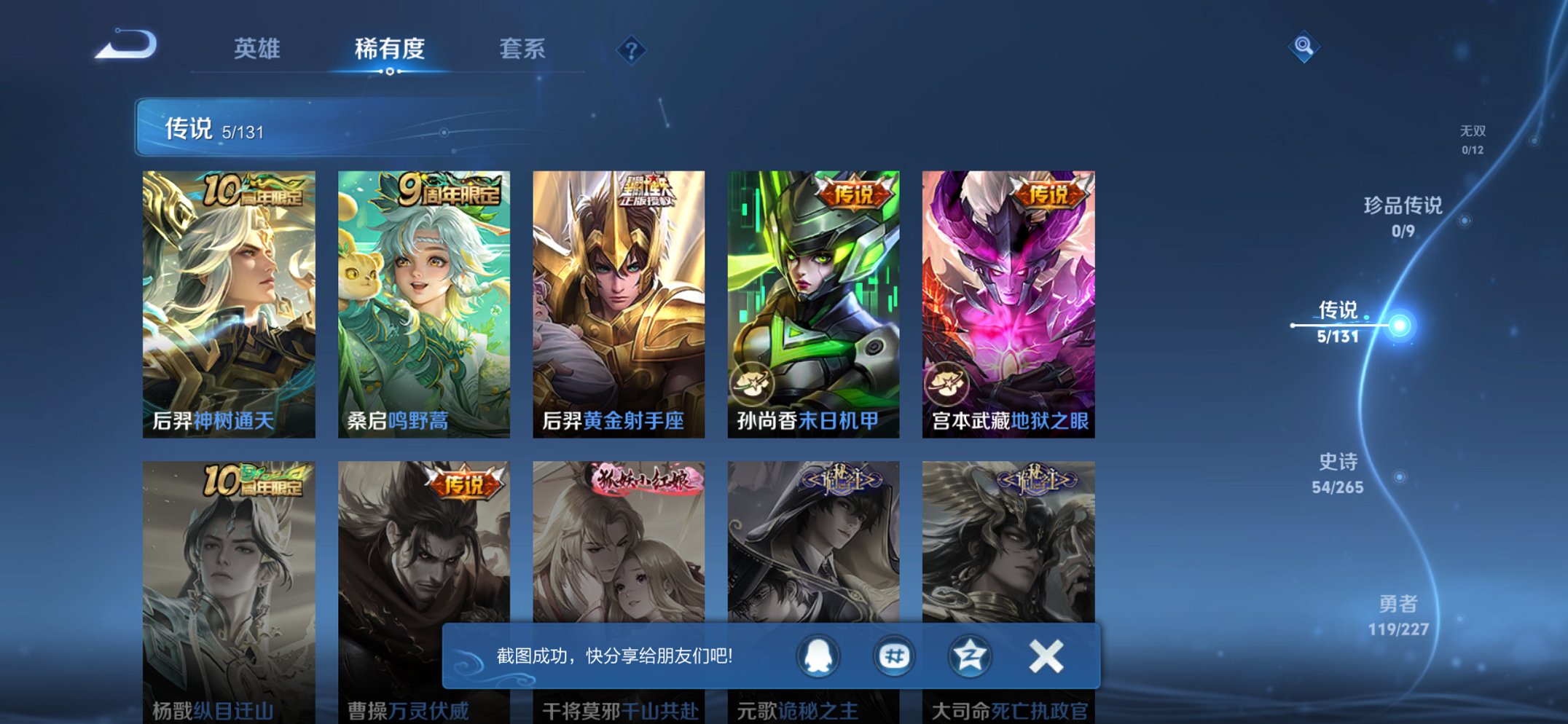The width and height of the screenshot is (1568, 724).
Task: Share the screenshot to Qzone
Action: [x=969, y=656]
